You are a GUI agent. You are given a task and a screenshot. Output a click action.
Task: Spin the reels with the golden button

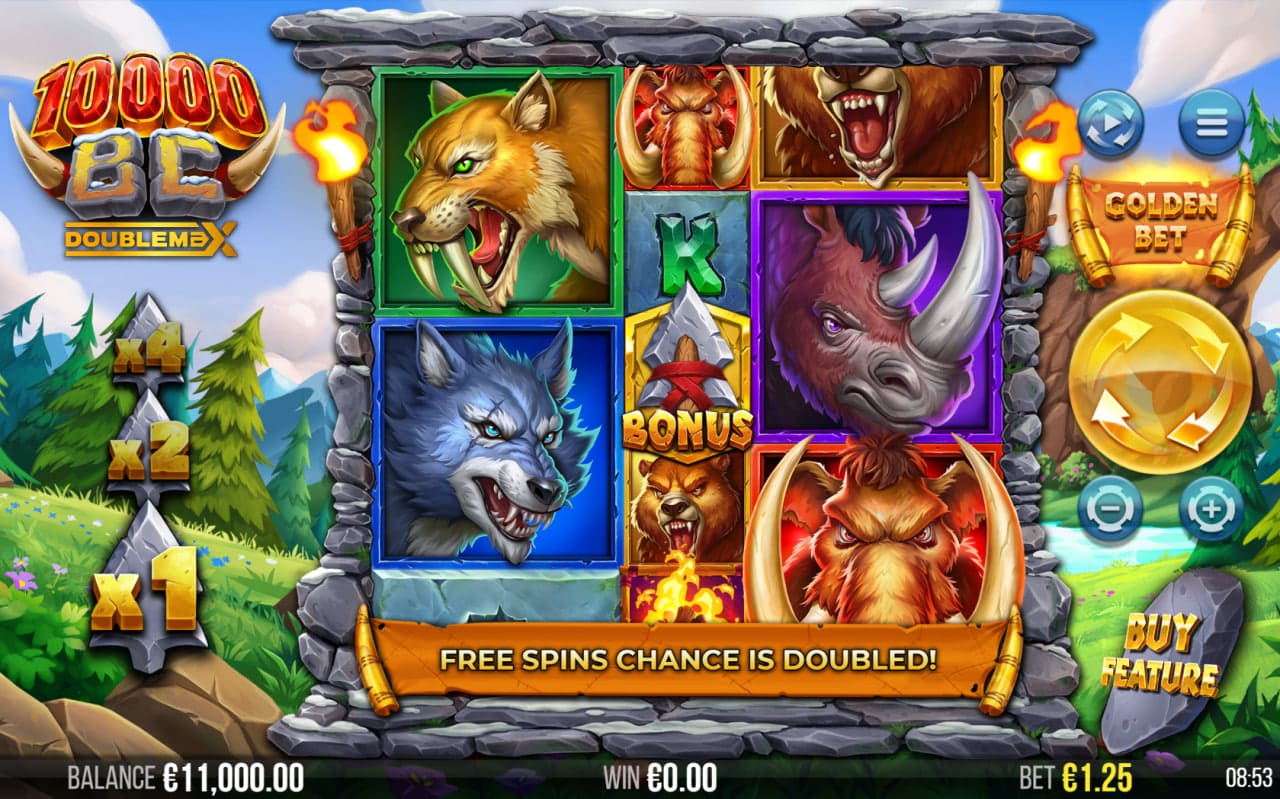click(x=1159, y=382)
